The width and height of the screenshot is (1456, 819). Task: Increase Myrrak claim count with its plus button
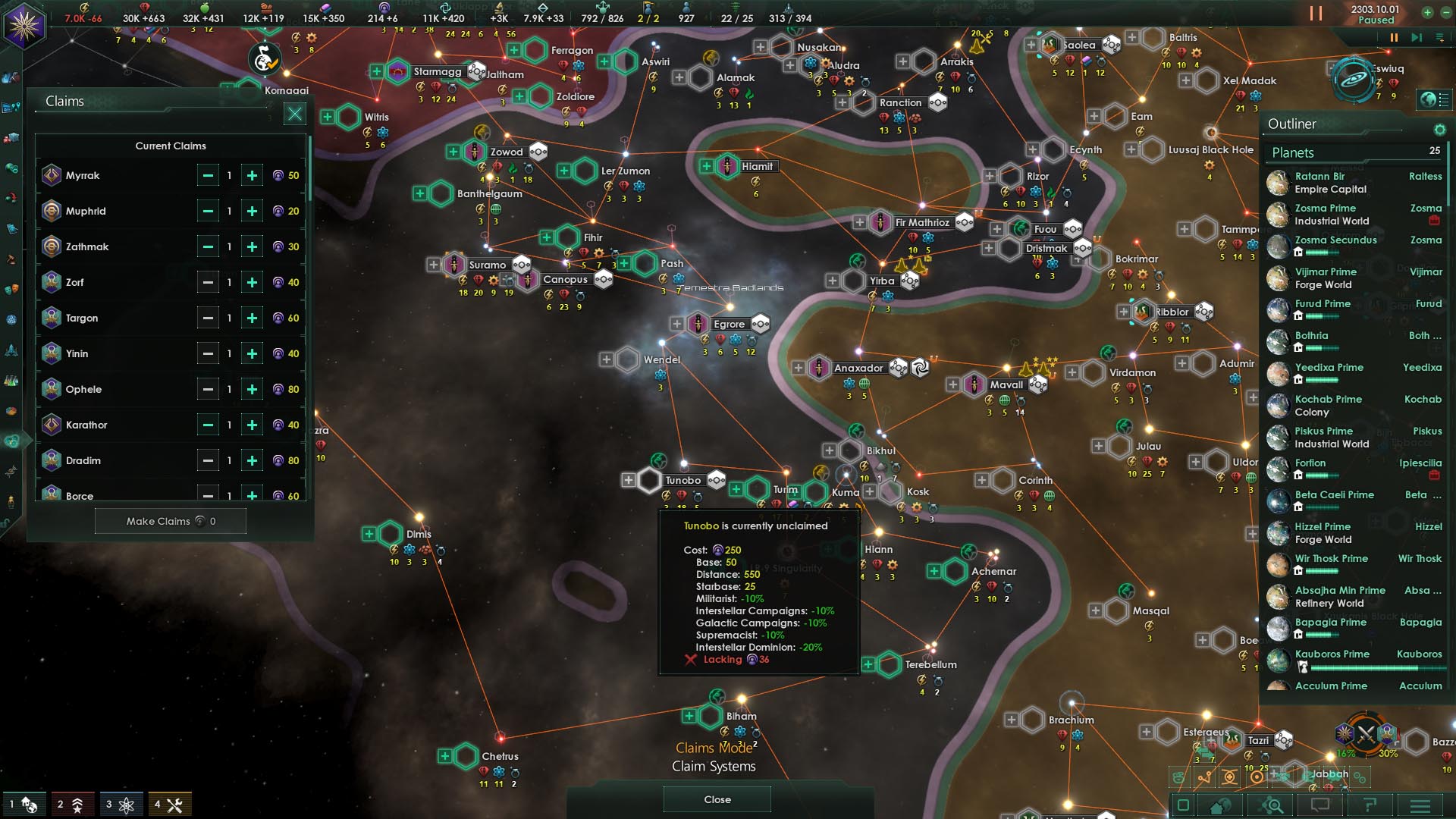[252, 175]
